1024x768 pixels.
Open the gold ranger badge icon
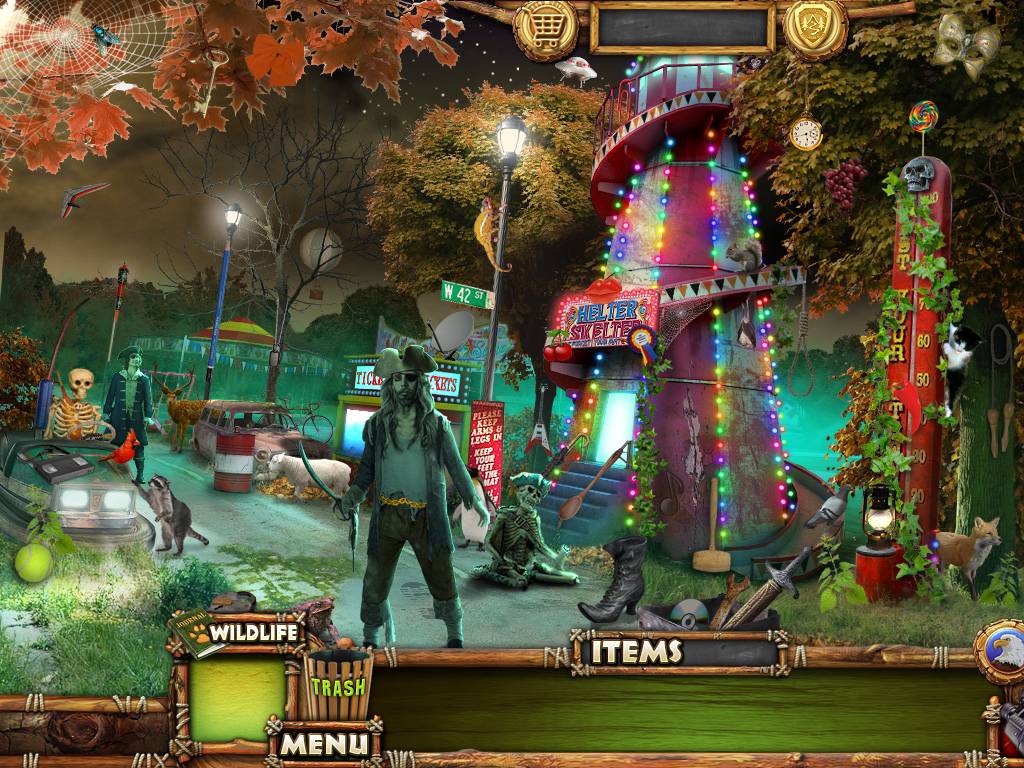pyautogui.click(x=815, y=28)
